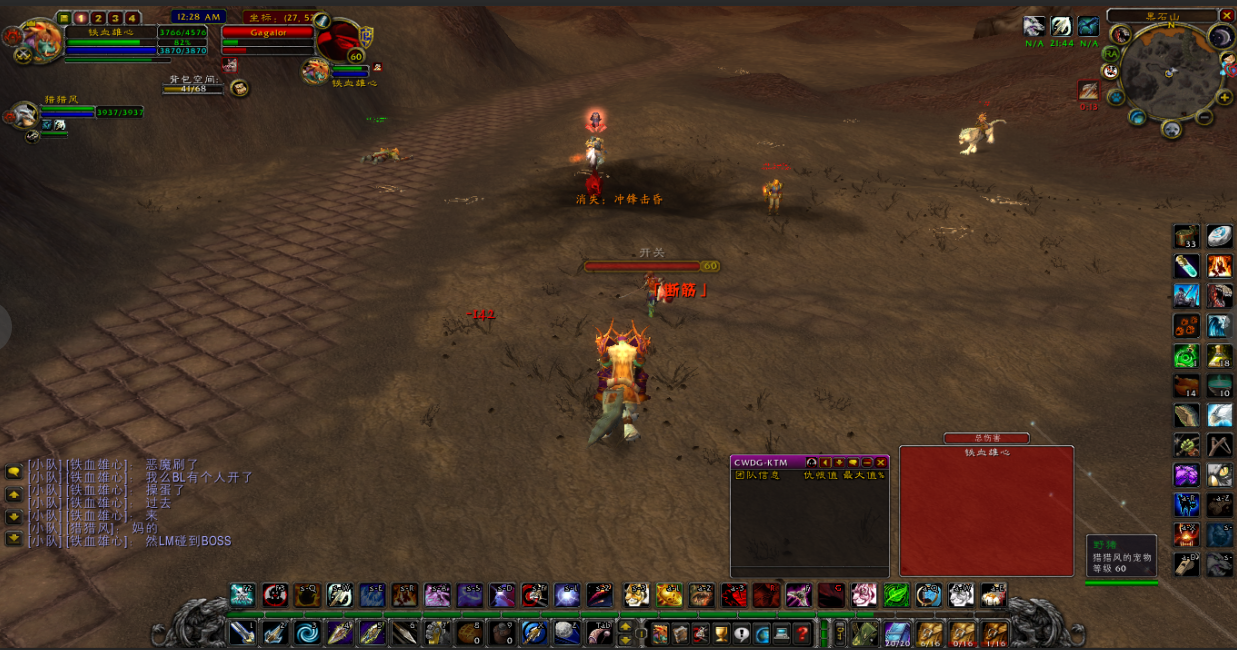1237x650 pixels.
Task: Close the CWDG-KTM threat meter window
Action: [881, 462]
